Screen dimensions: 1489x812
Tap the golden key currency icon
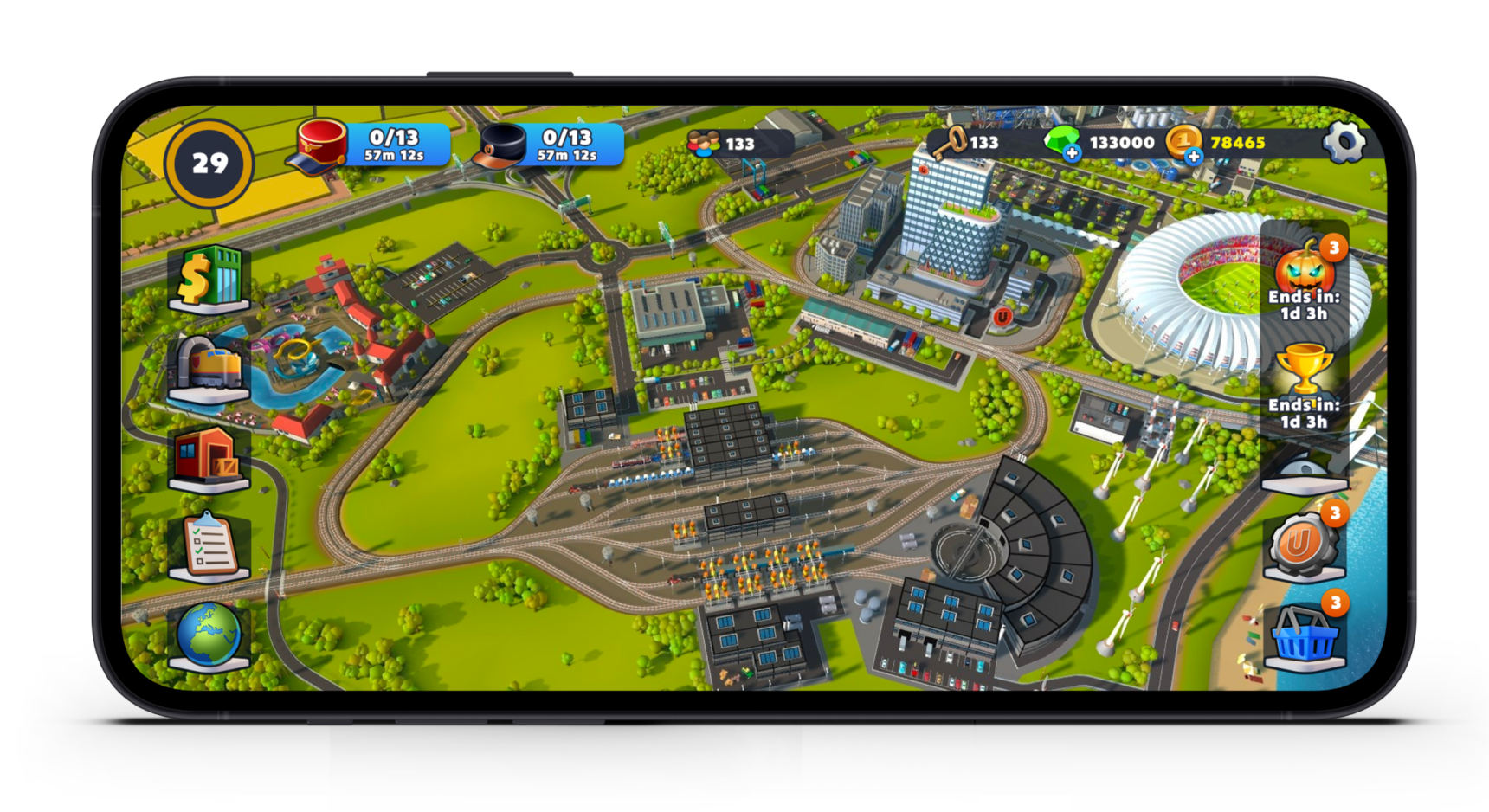(949, 141)
